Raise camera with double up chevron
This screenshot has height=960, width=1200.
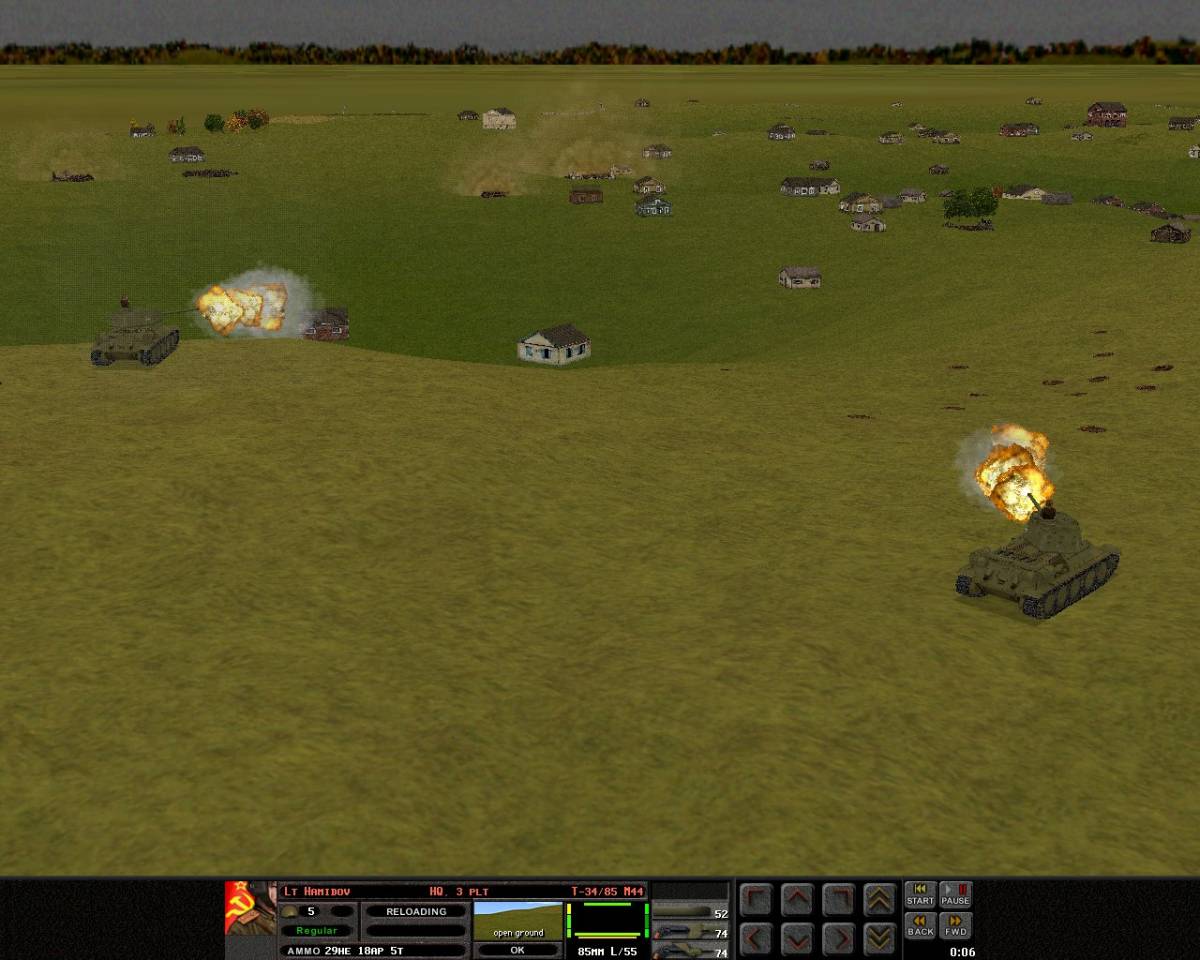[x=879, y=900]
